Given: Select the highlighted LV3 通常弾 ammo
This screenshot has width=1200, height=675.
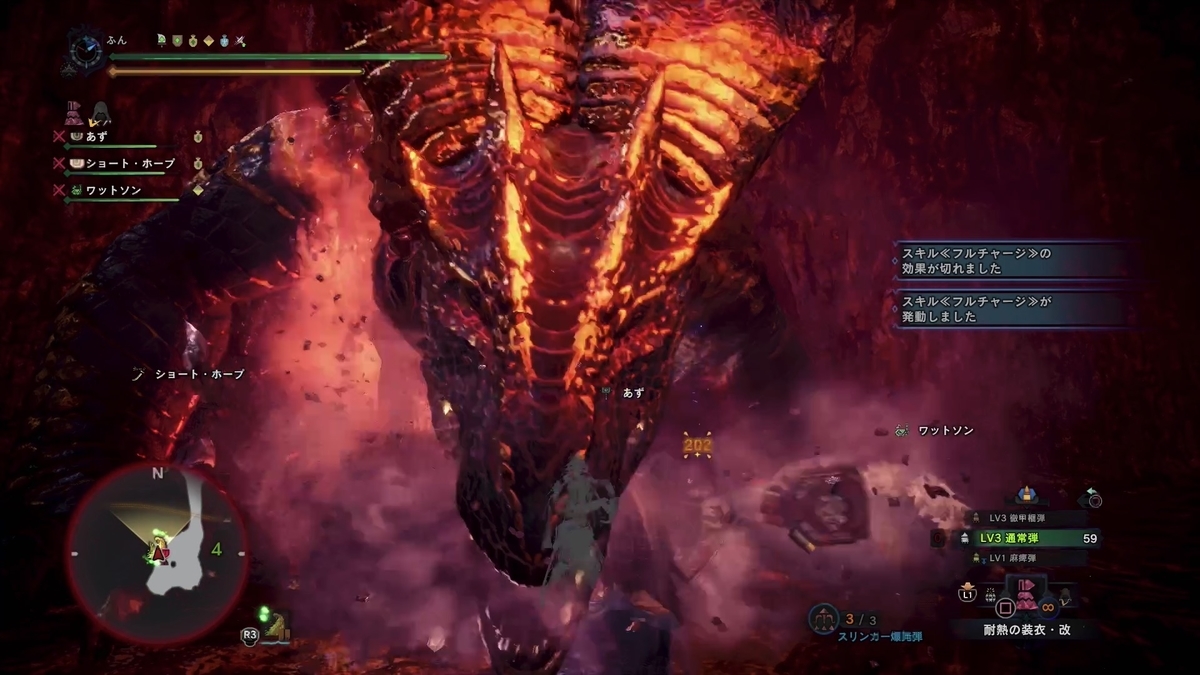Looking at the screenshot, I should (1028, 538).
